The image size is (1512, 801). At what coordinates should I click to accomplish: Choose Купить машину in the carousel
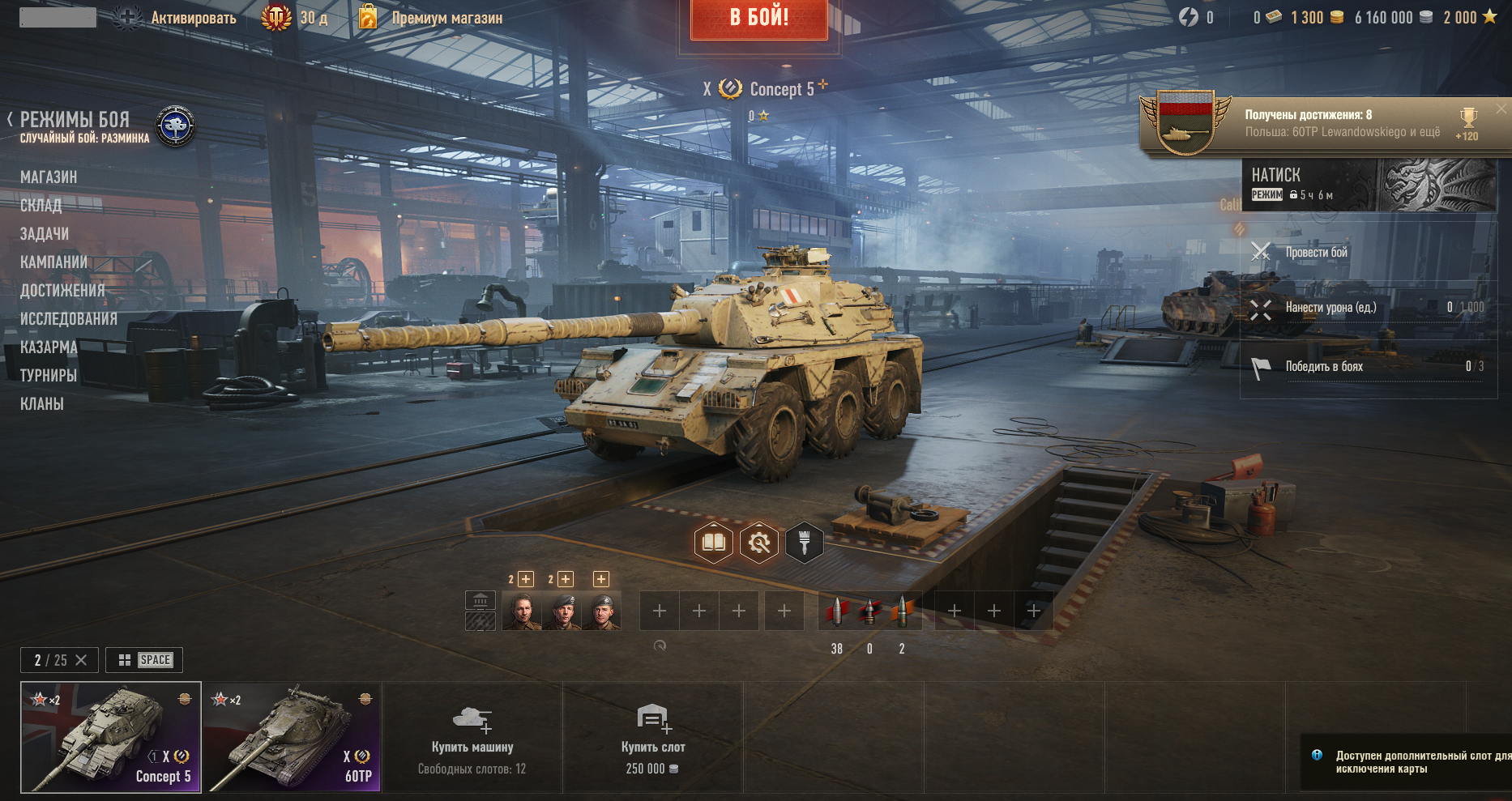[472, 738]
